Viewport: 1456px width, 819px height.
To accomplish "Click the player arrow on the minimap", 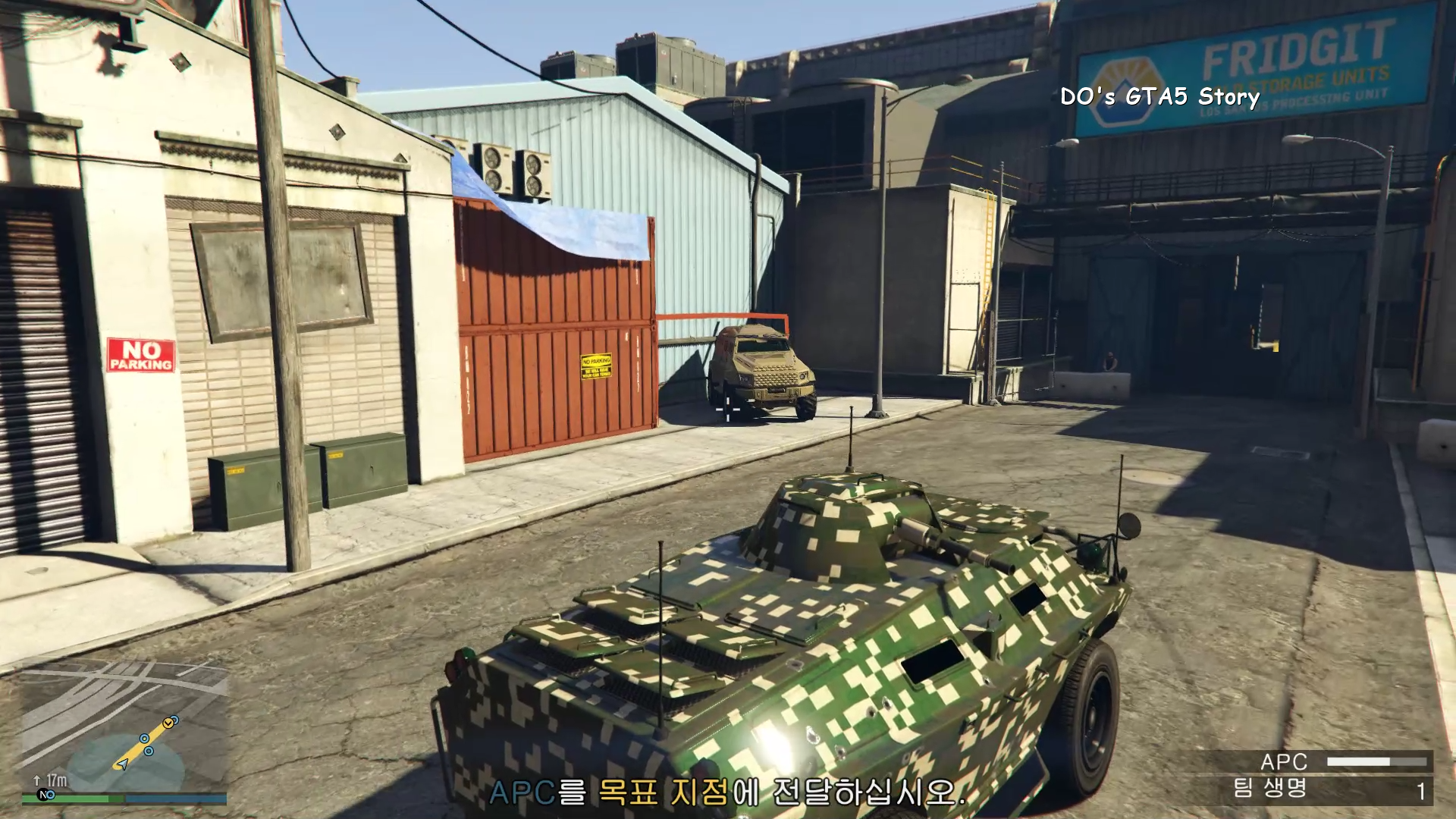I will [x=122, y=764].
